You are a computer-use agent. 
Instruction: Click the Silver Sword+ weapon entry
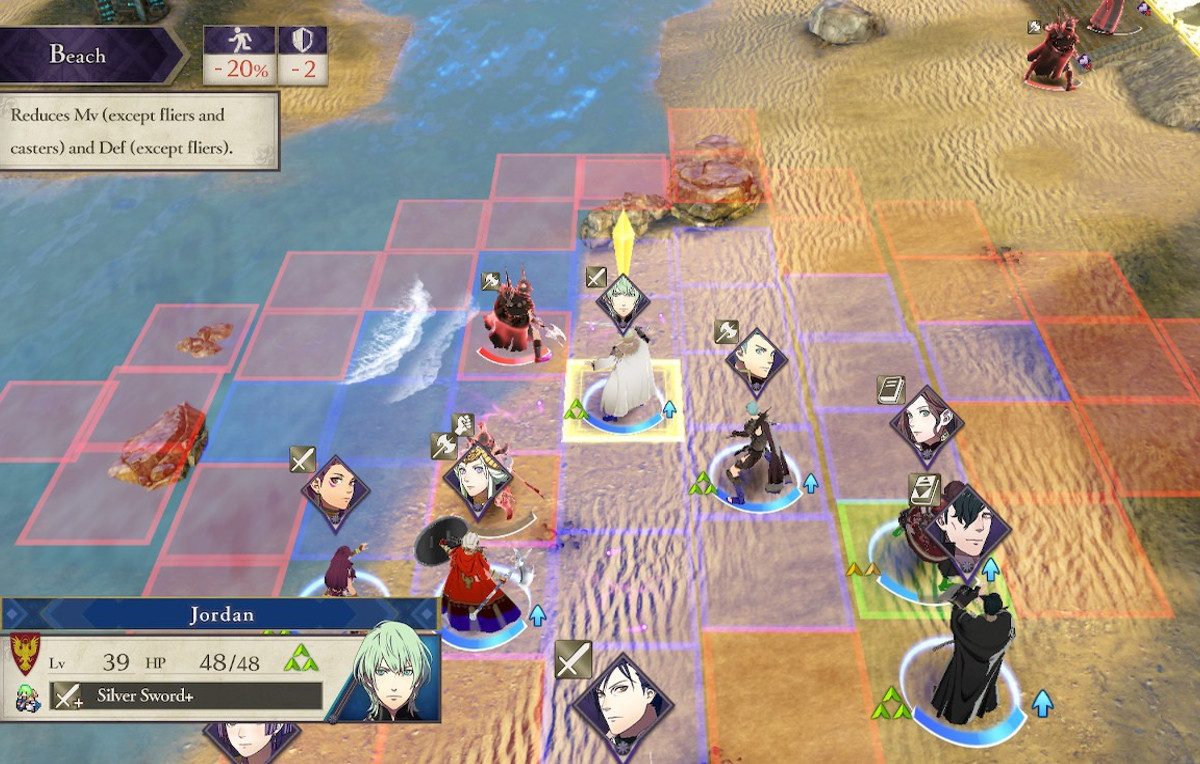click(188, 696)
